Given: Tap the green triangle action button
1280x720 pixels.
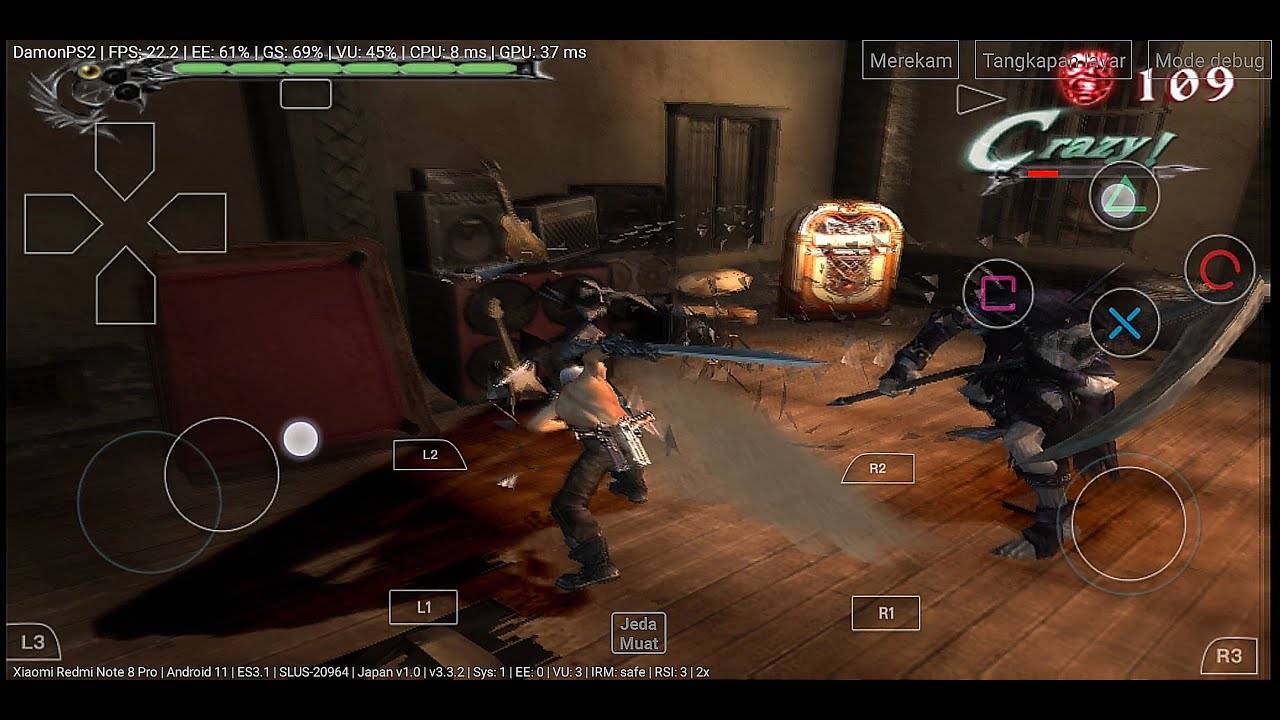Looking at the screenshot, I should pos(1124,196).
